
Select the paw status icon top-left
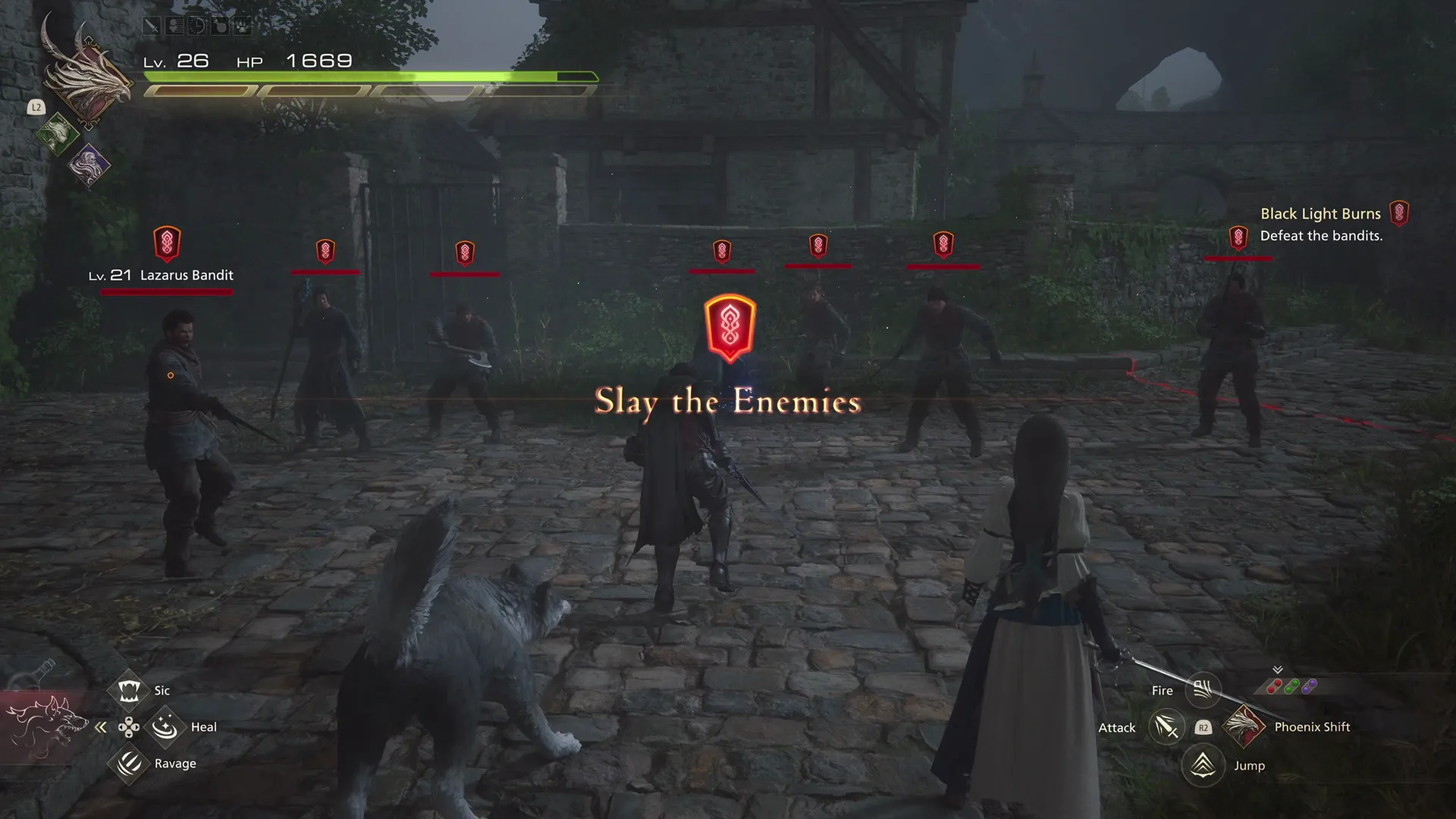(x=243, y=25)
